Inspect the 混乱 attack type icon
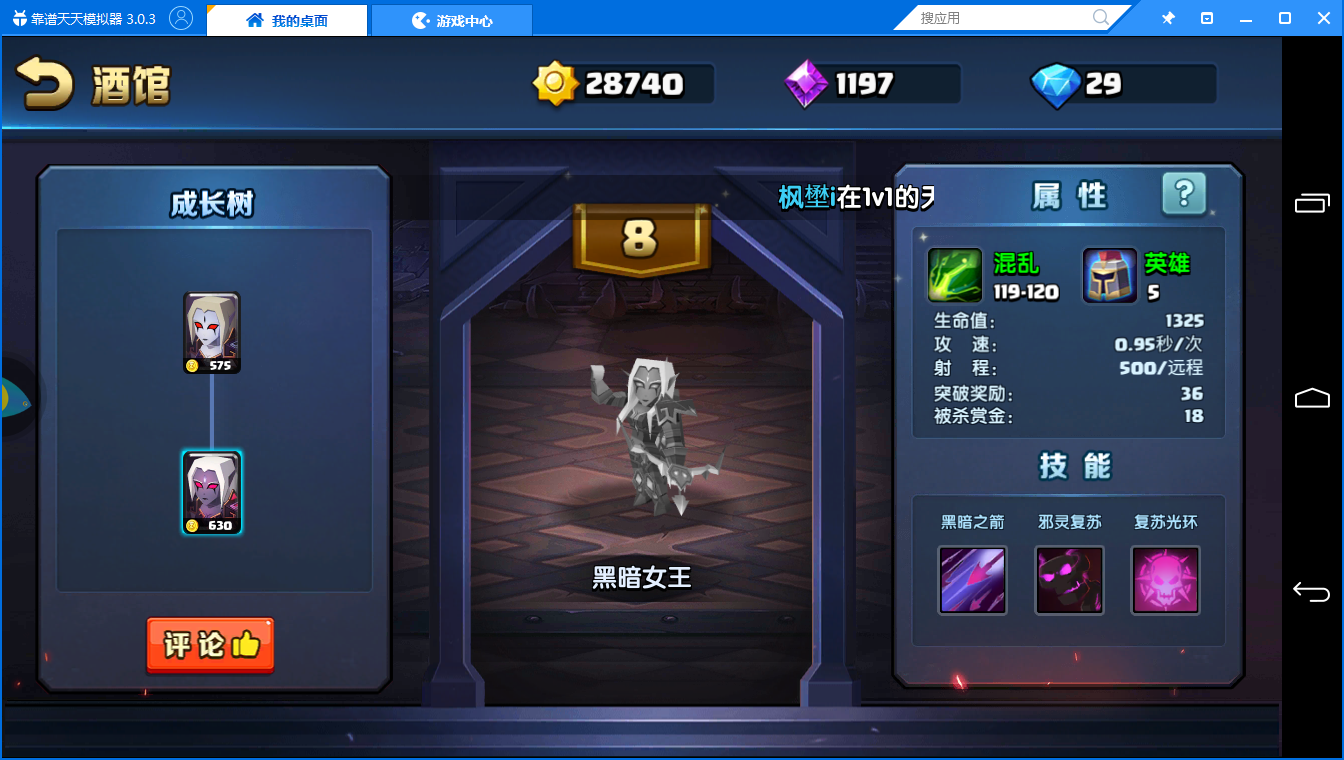 click(x=955, y=276)
